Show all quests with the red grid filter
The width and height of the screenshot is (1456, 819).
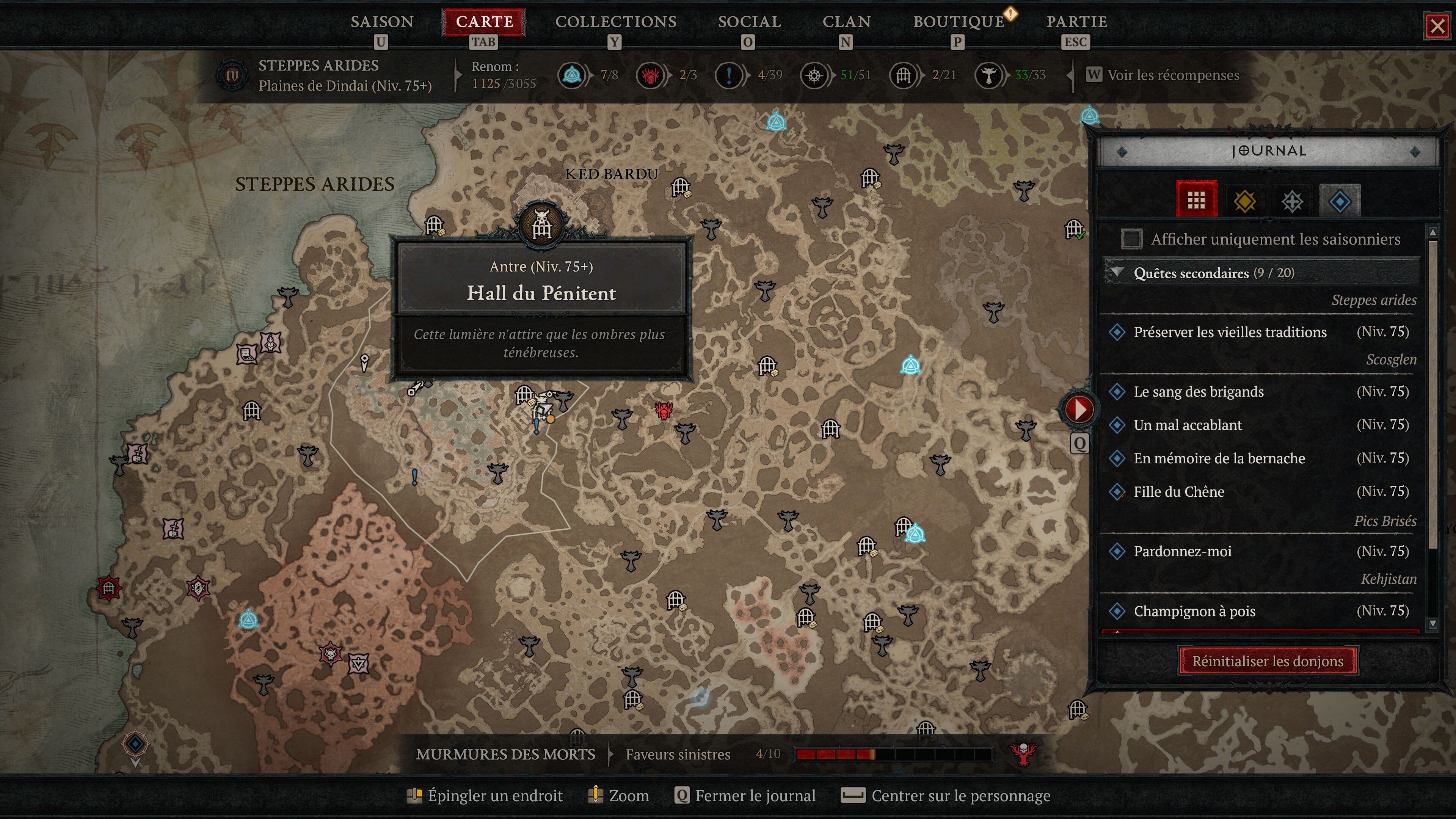(1196, 199)
